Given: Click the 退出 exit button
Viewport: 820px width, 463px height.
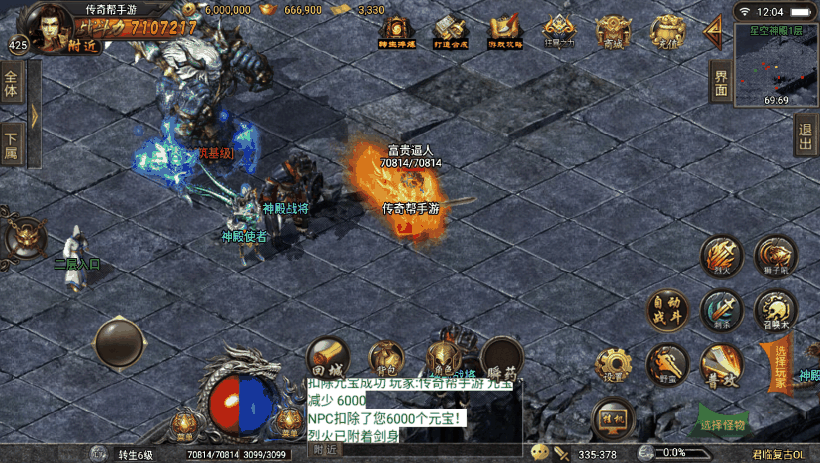Looking at the screenshot, I should click(x=805, y=138).
